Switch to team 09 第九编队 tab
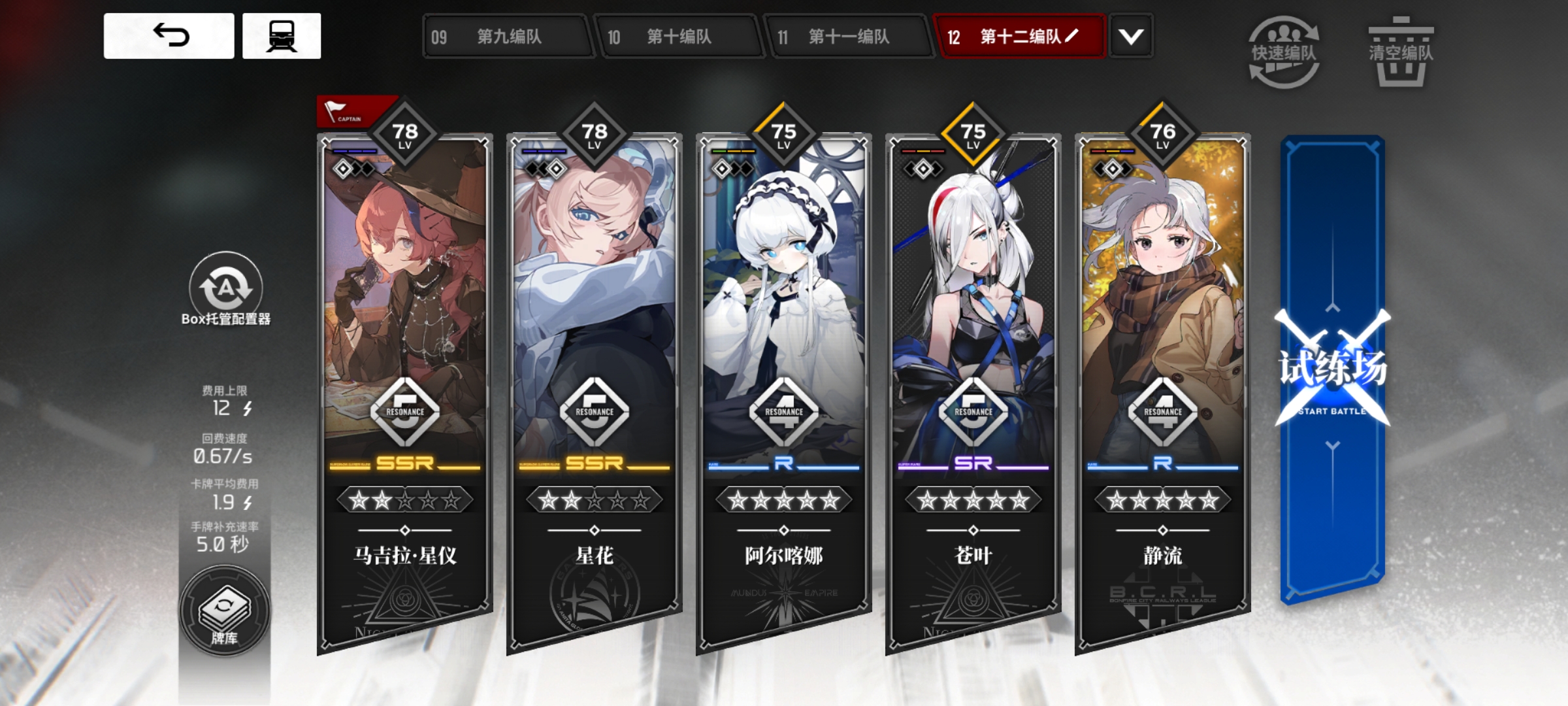 click(508, 37)
